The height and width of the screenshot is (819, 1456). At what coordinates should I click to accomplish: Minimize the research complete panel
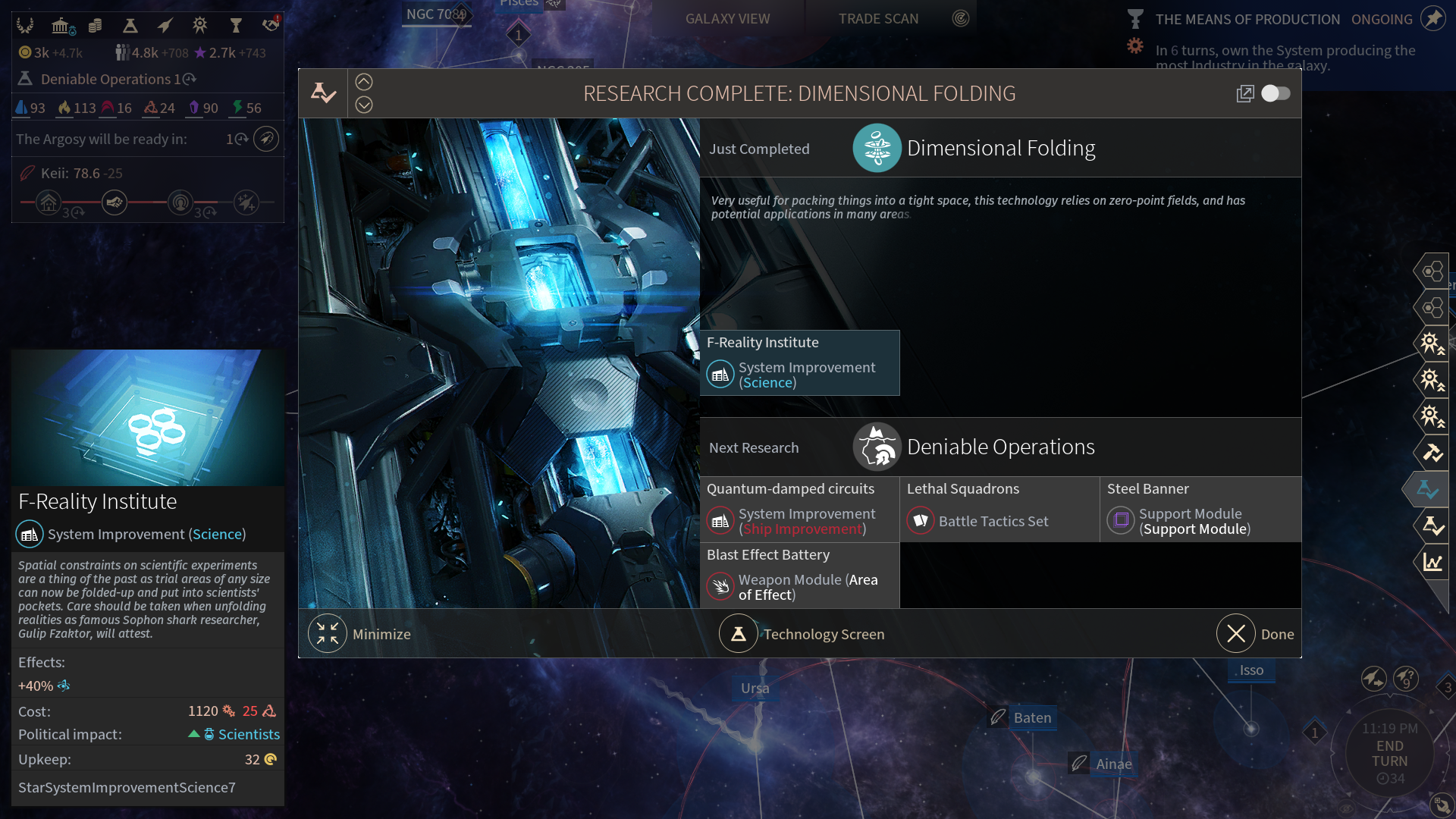(x=359, y=634)
